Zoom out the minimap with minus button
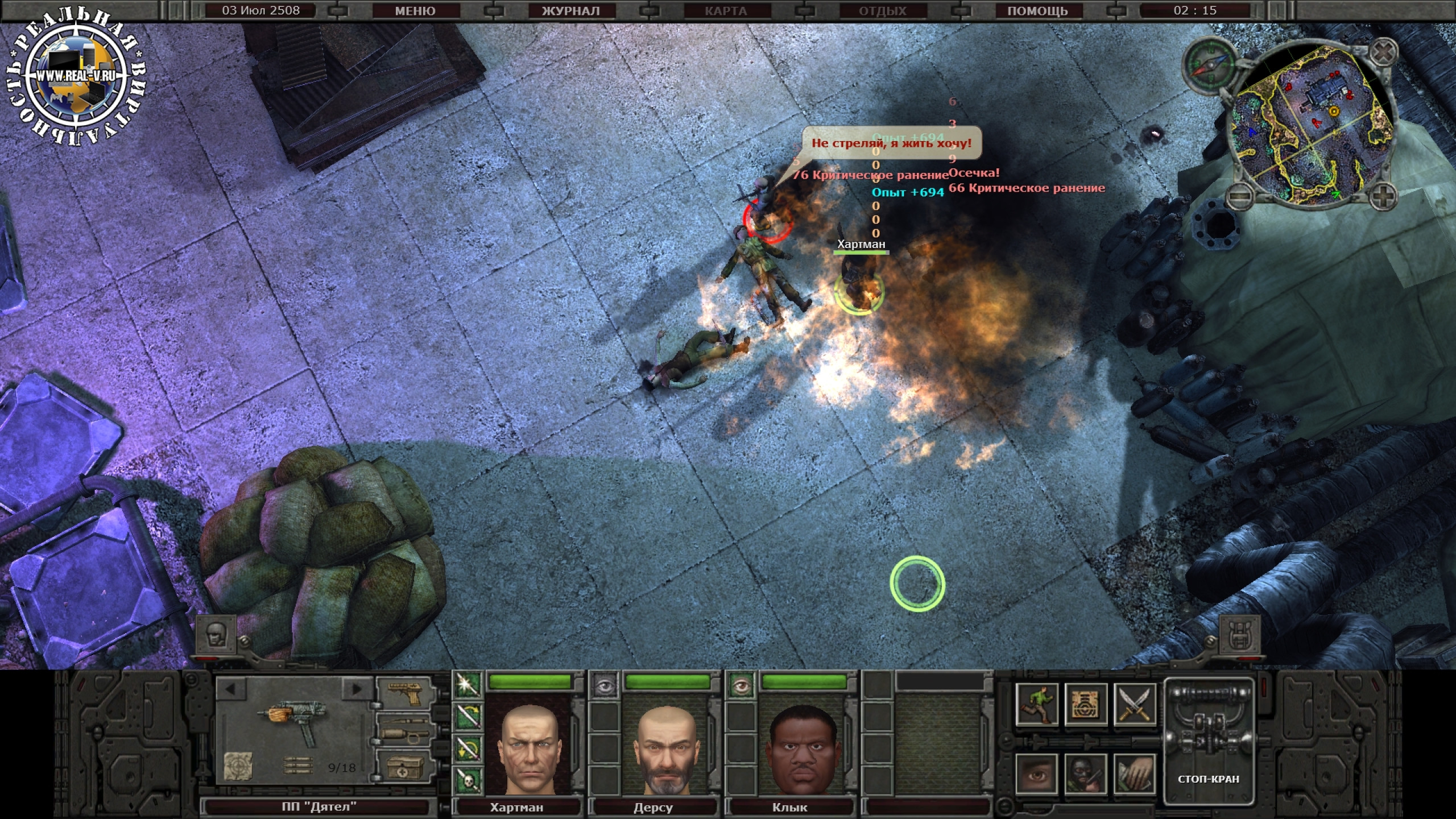The image size is (1456, 819). point(1239,197)
